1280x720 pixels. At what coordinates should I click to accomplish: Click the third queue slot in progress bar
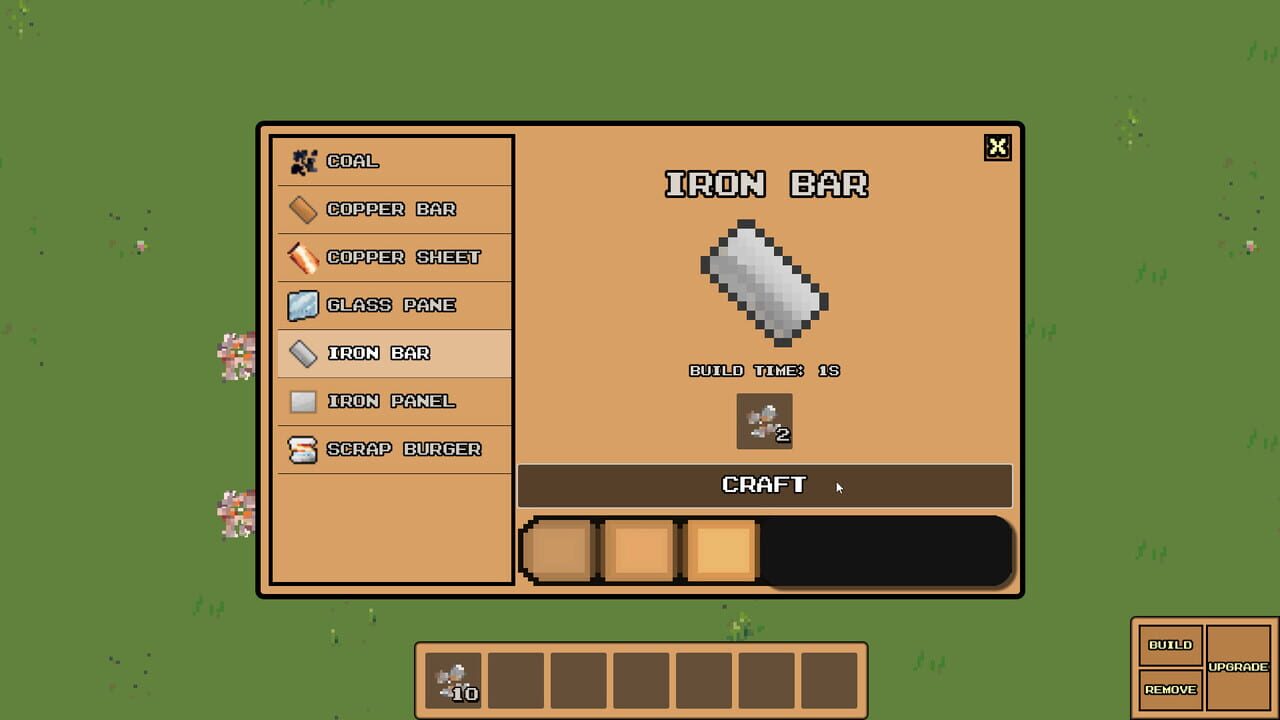click(723, 549)
